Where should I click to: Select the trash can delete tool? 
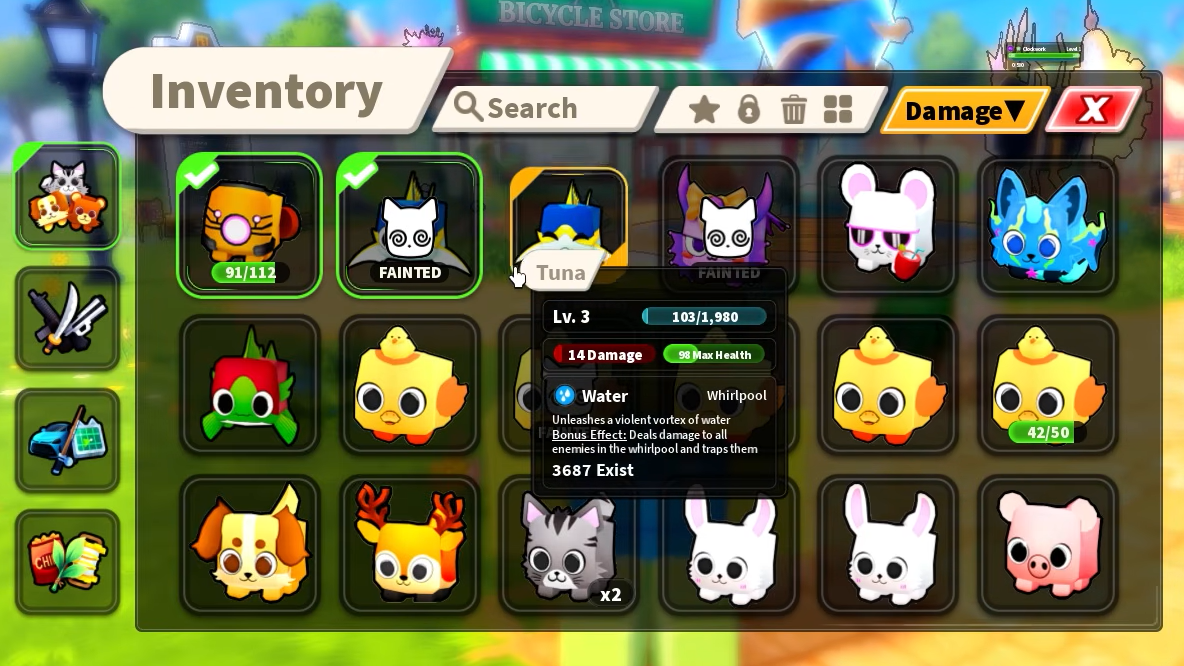click(x=794, y=109)
